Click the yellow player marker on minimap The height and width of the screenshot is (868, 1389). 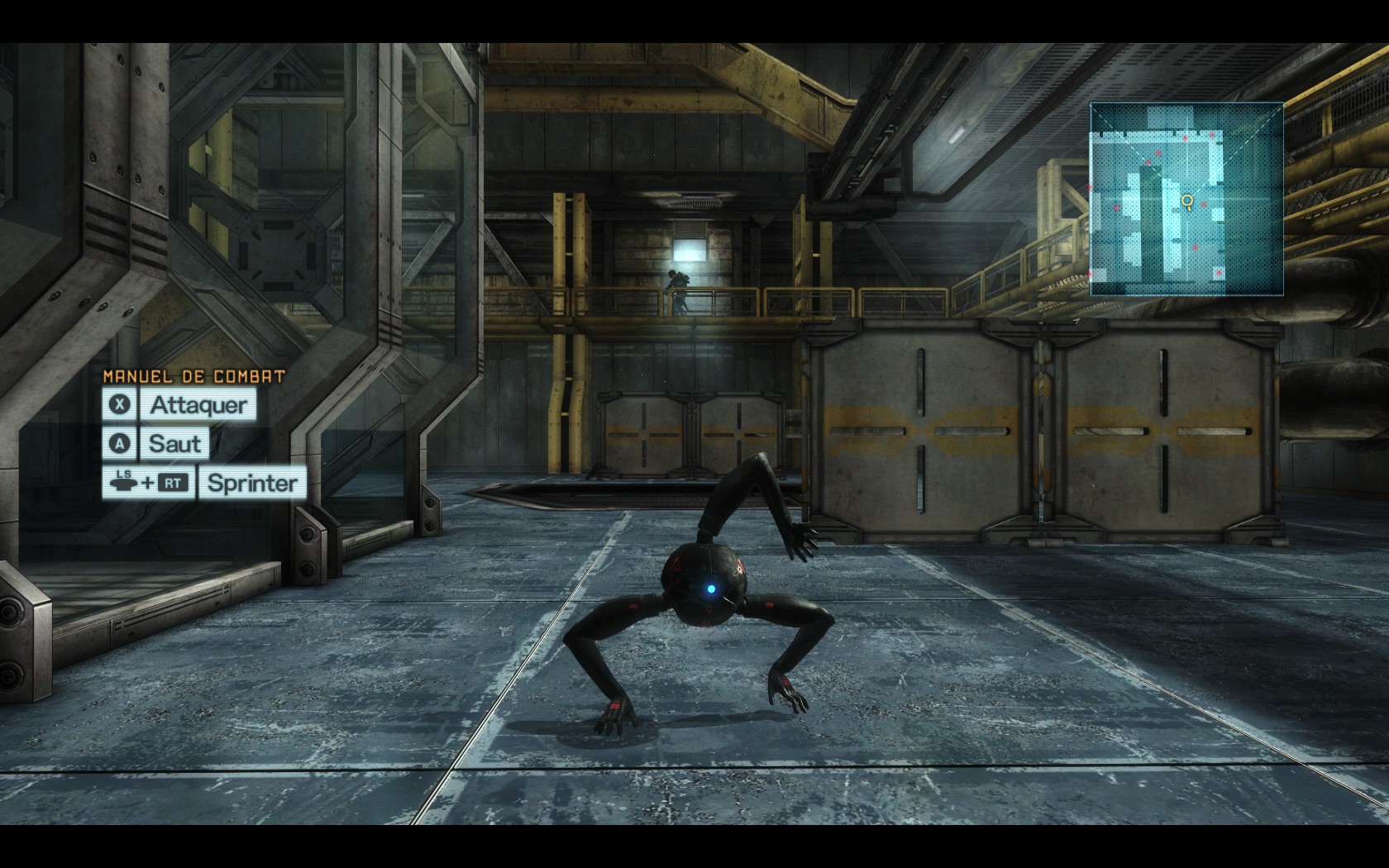click(x=1188, y=200)
